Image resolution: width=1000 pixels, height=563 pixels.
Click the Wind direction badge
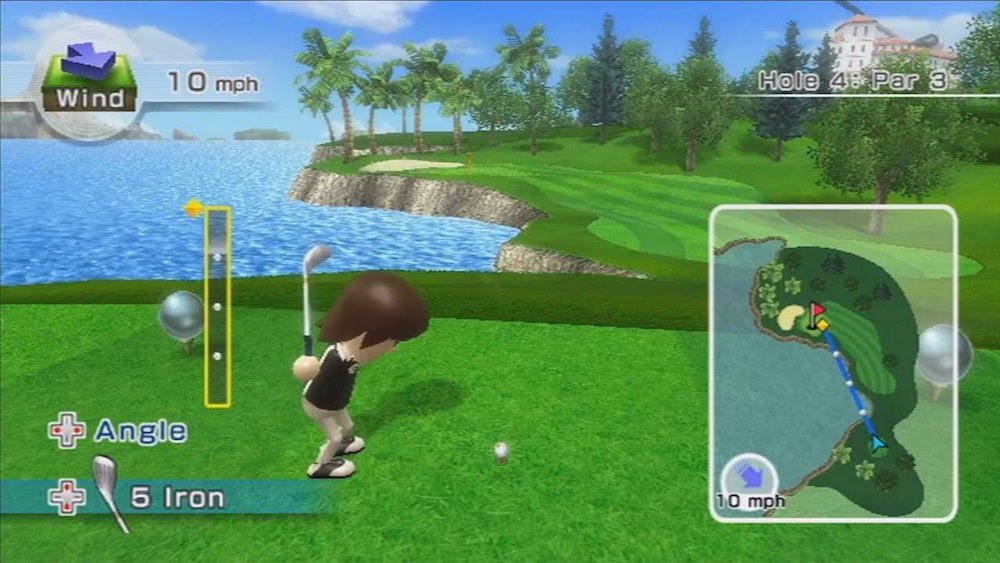pyautogui.click(x=88, y=78)
